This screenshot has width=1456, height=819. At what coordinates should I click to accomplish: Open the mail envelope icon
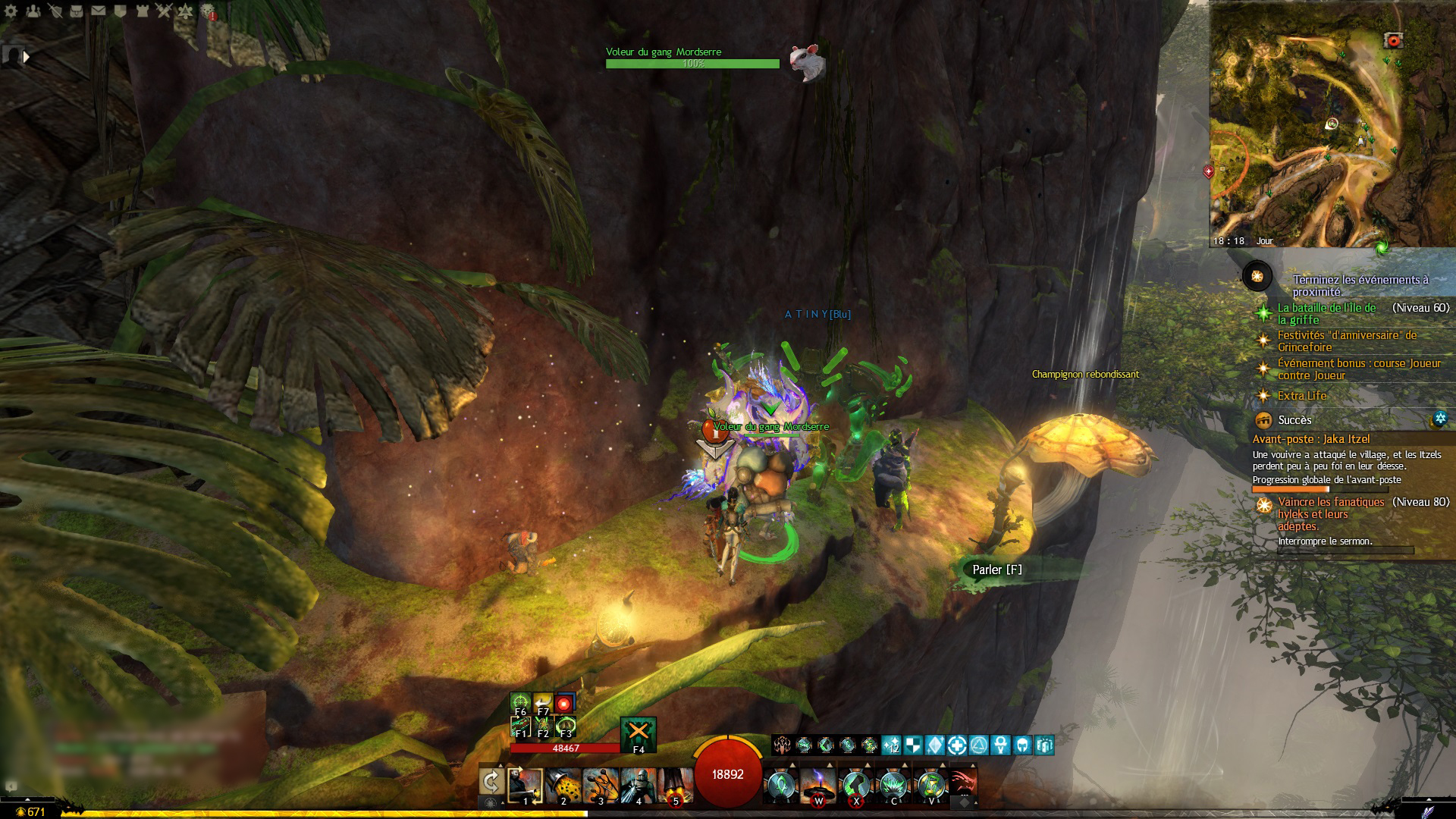[x=99, y=11]
